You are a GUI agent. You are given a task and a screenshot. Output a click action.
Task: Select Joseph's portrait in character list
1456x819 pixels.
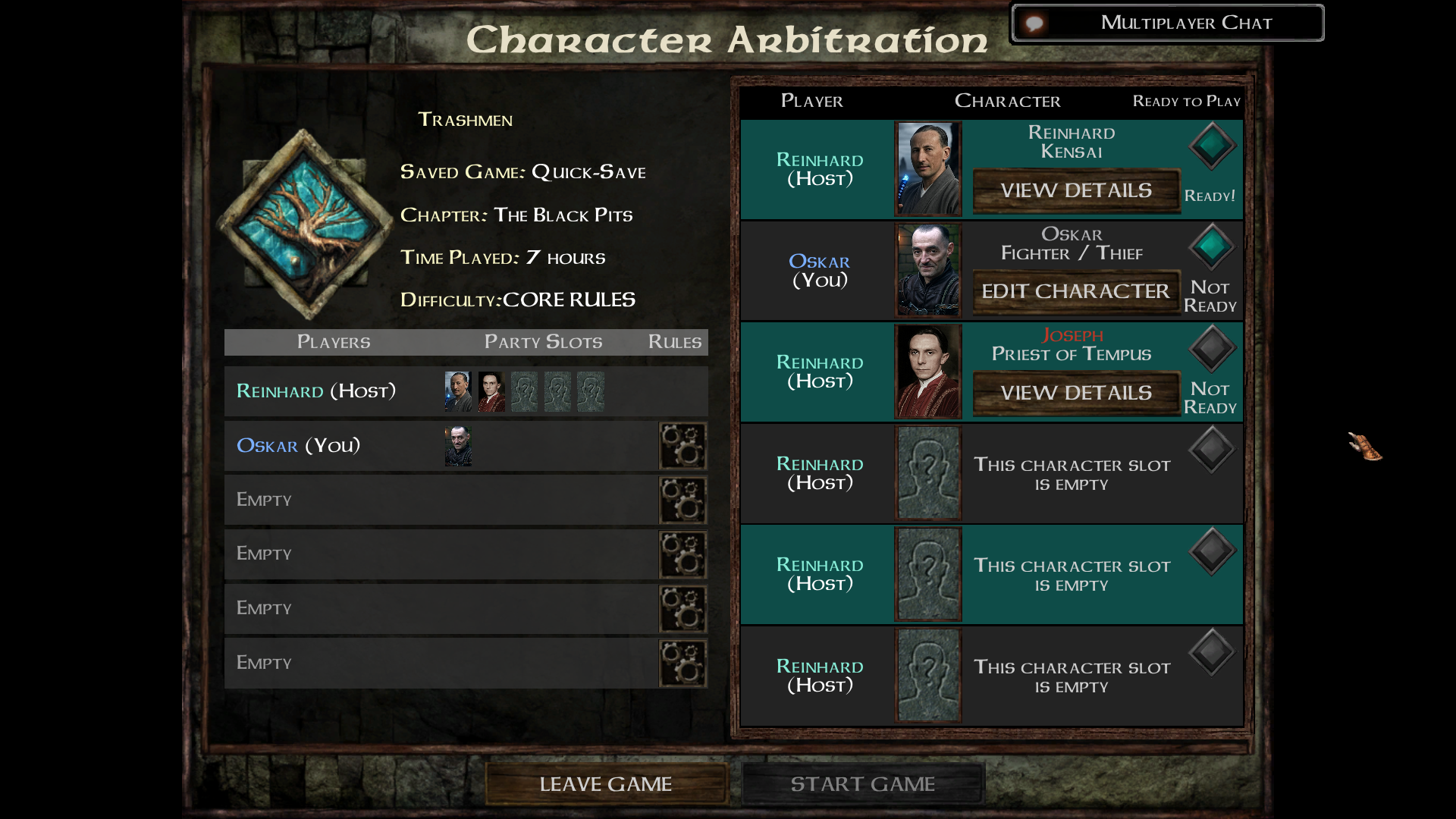click(x=928, y=372)
